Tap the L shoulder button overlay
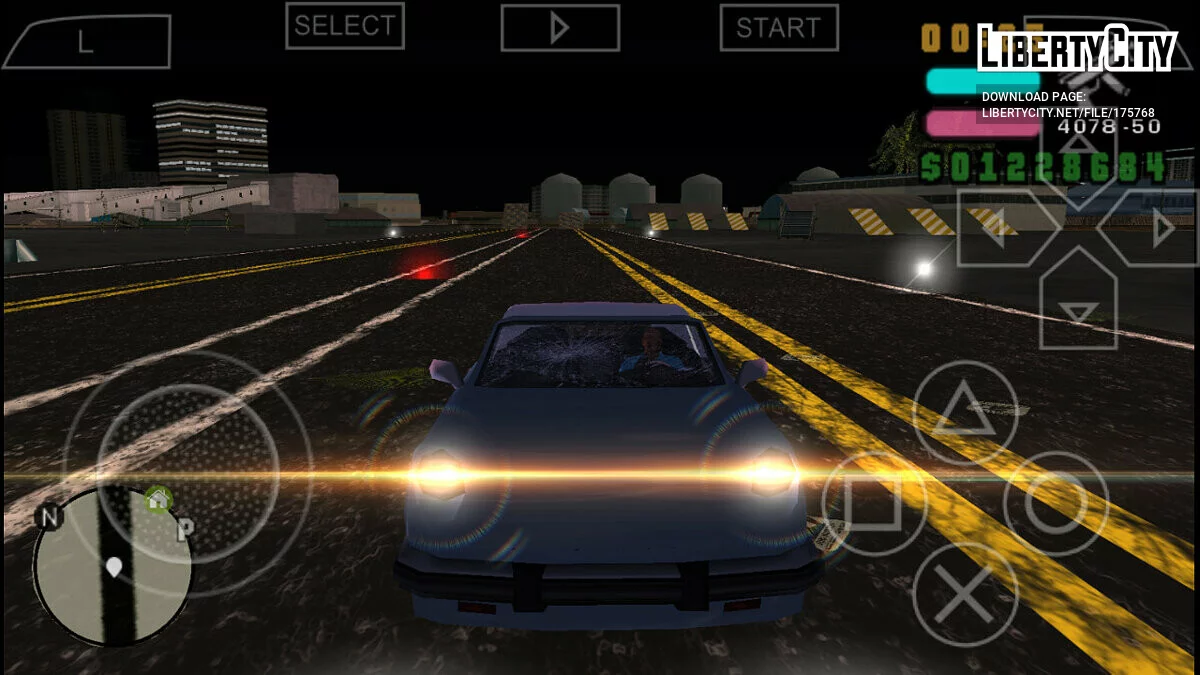 87,42
